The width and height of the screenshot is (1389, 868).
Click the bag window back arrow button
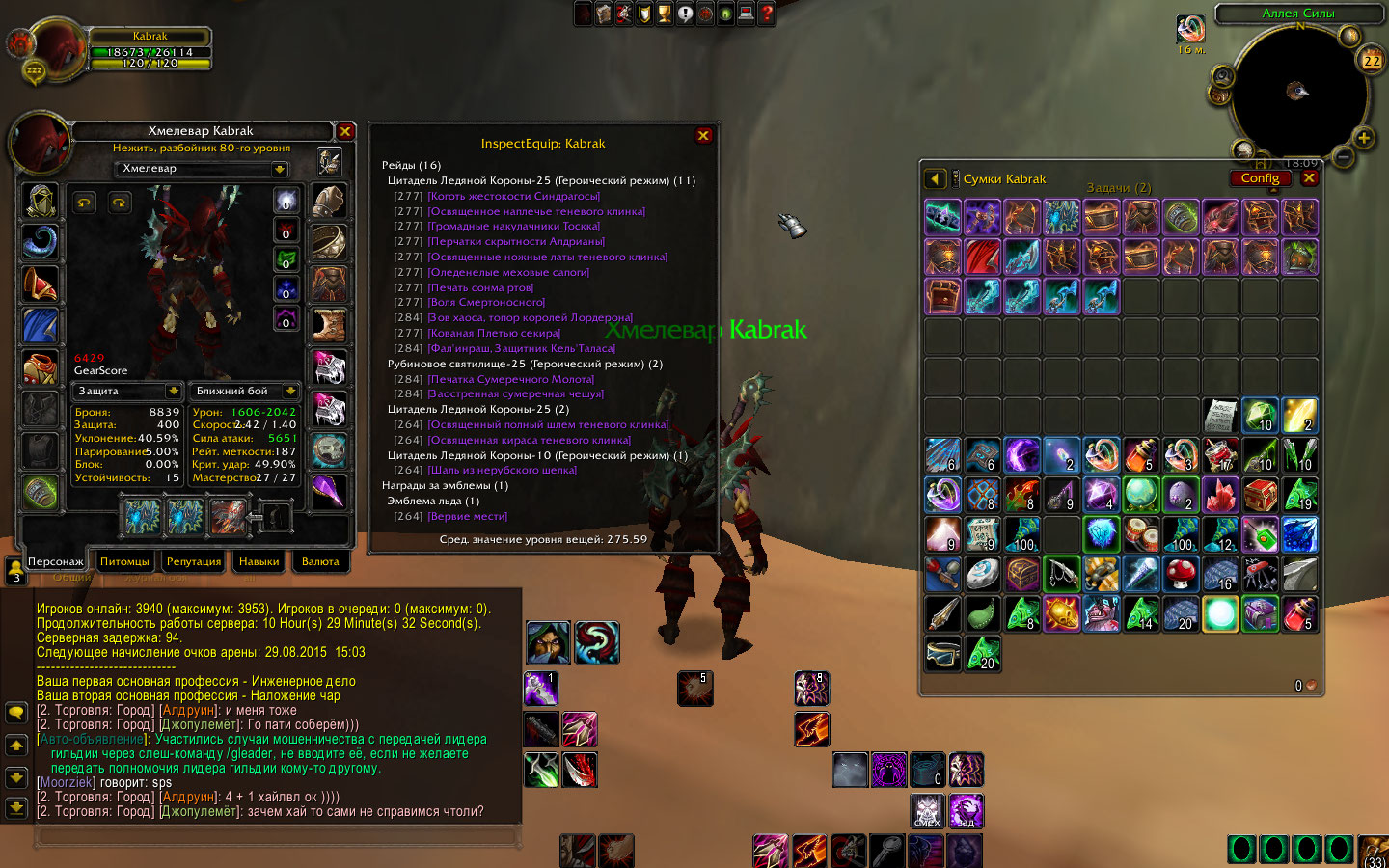[x=934, y=179]
